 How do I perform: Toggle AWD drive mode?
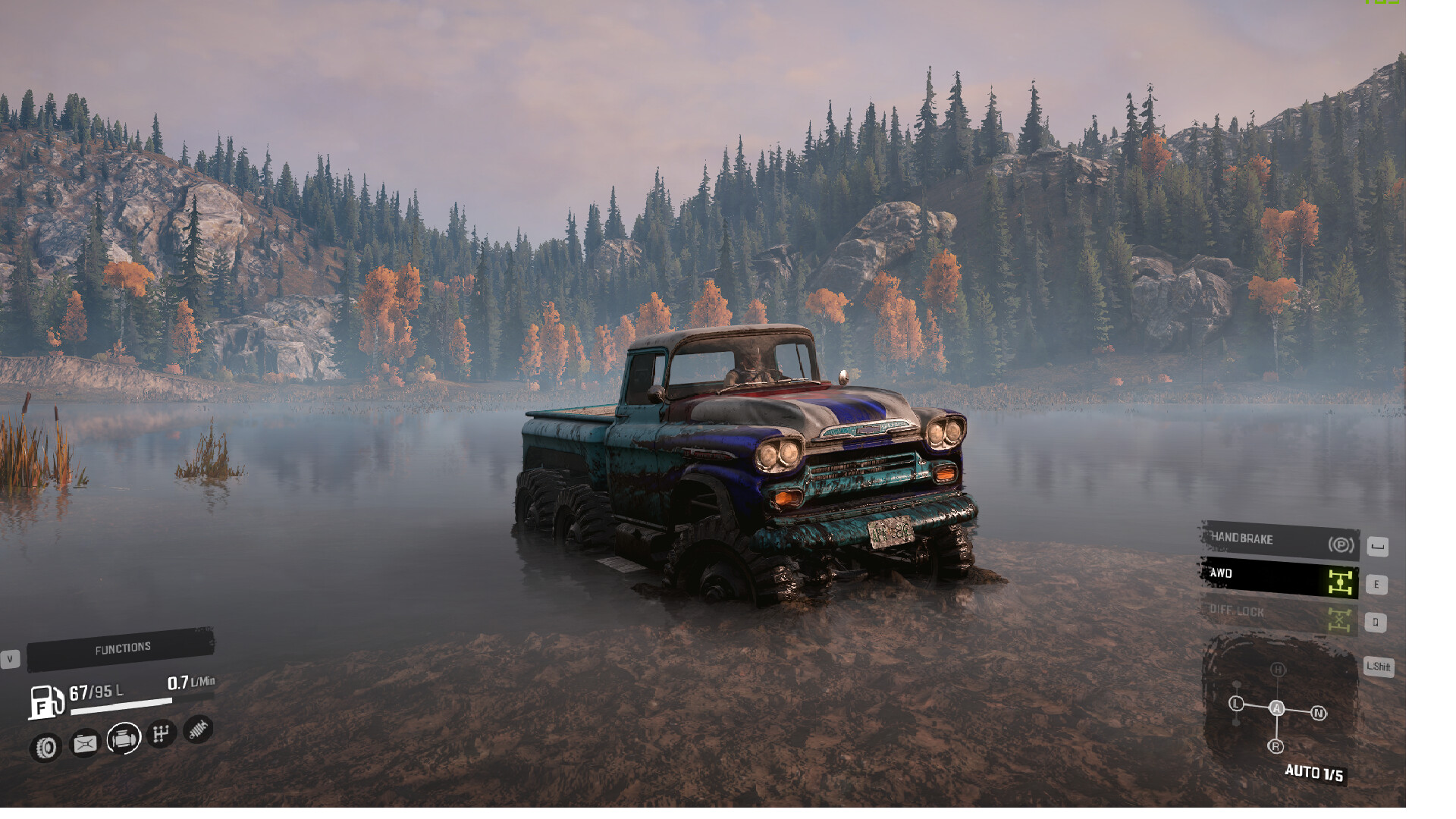pos(1279,579)
